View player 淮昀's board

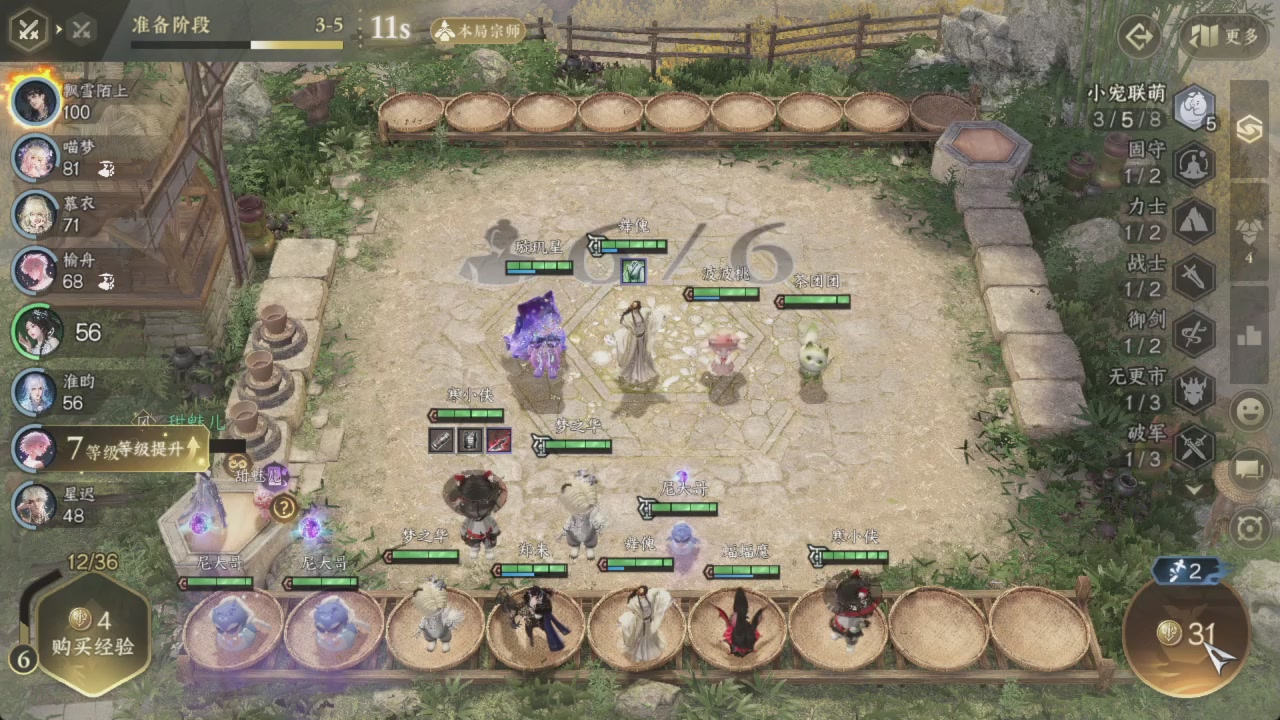[x=38, y=391]
